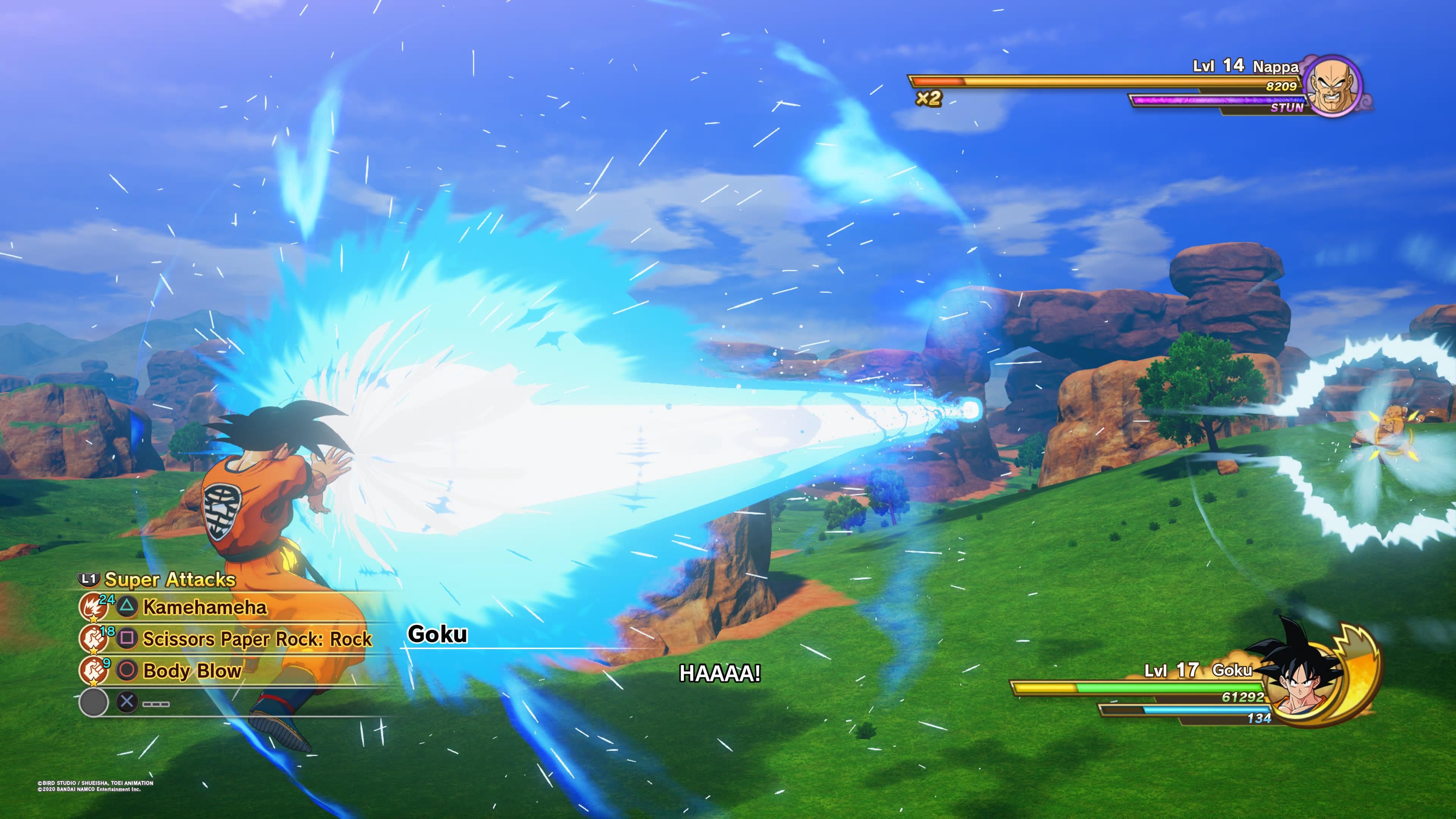
Task: Click Nappa's enemy portrait
Action: click(1335, 86)
